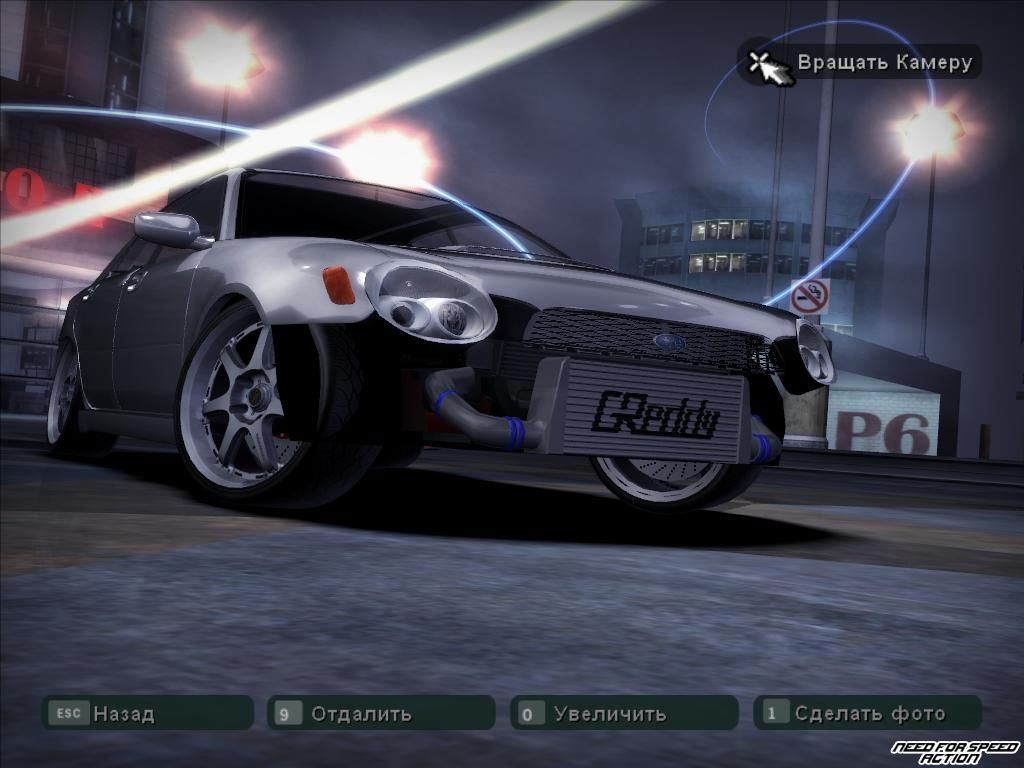Take a photo with Сделать фото
Image resolution: width=1024 pixels, height=768 pixels.
[x=867, y=713]
